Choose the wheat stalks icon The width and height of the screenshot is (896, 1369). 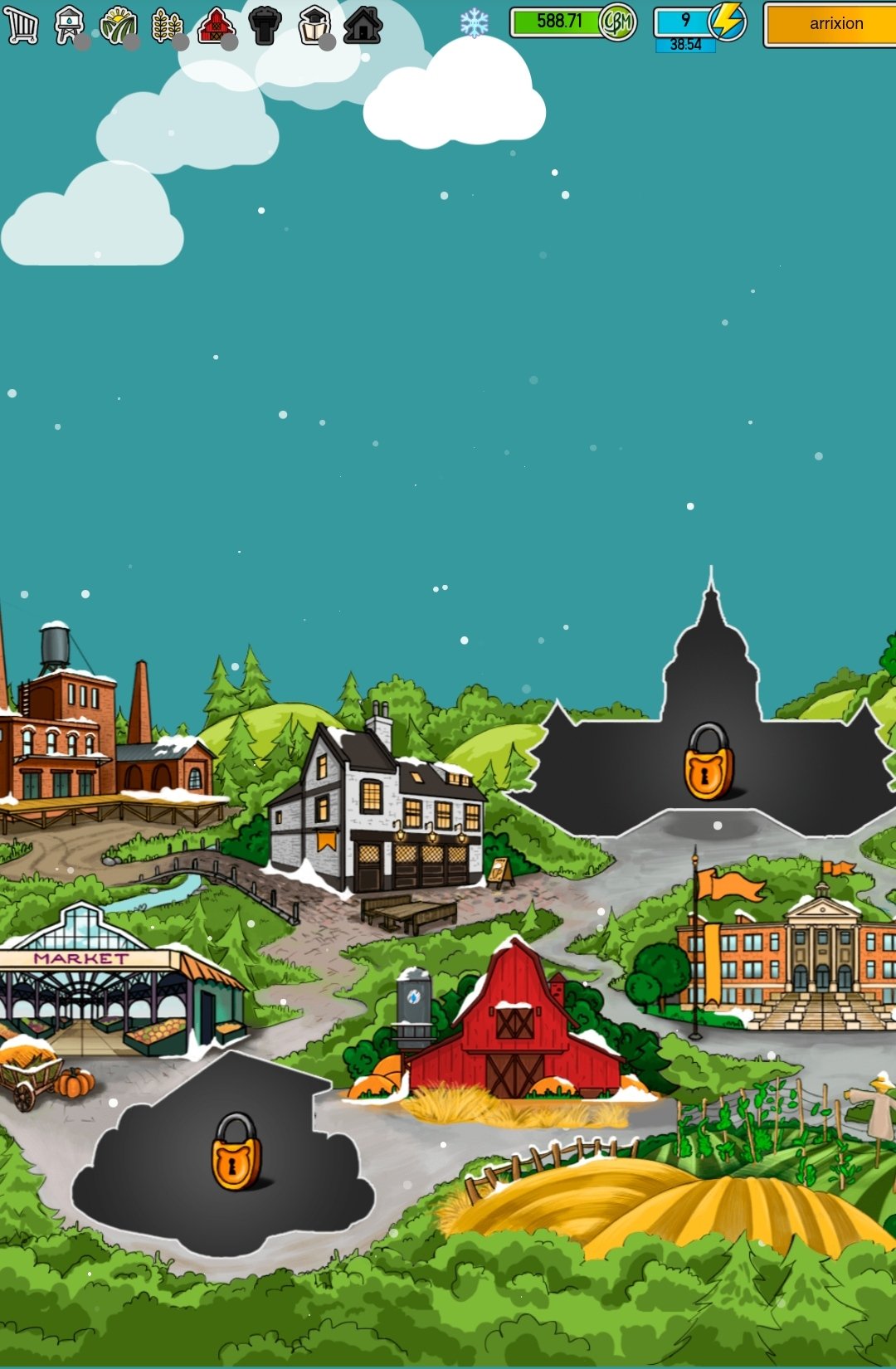coord(167,25)
